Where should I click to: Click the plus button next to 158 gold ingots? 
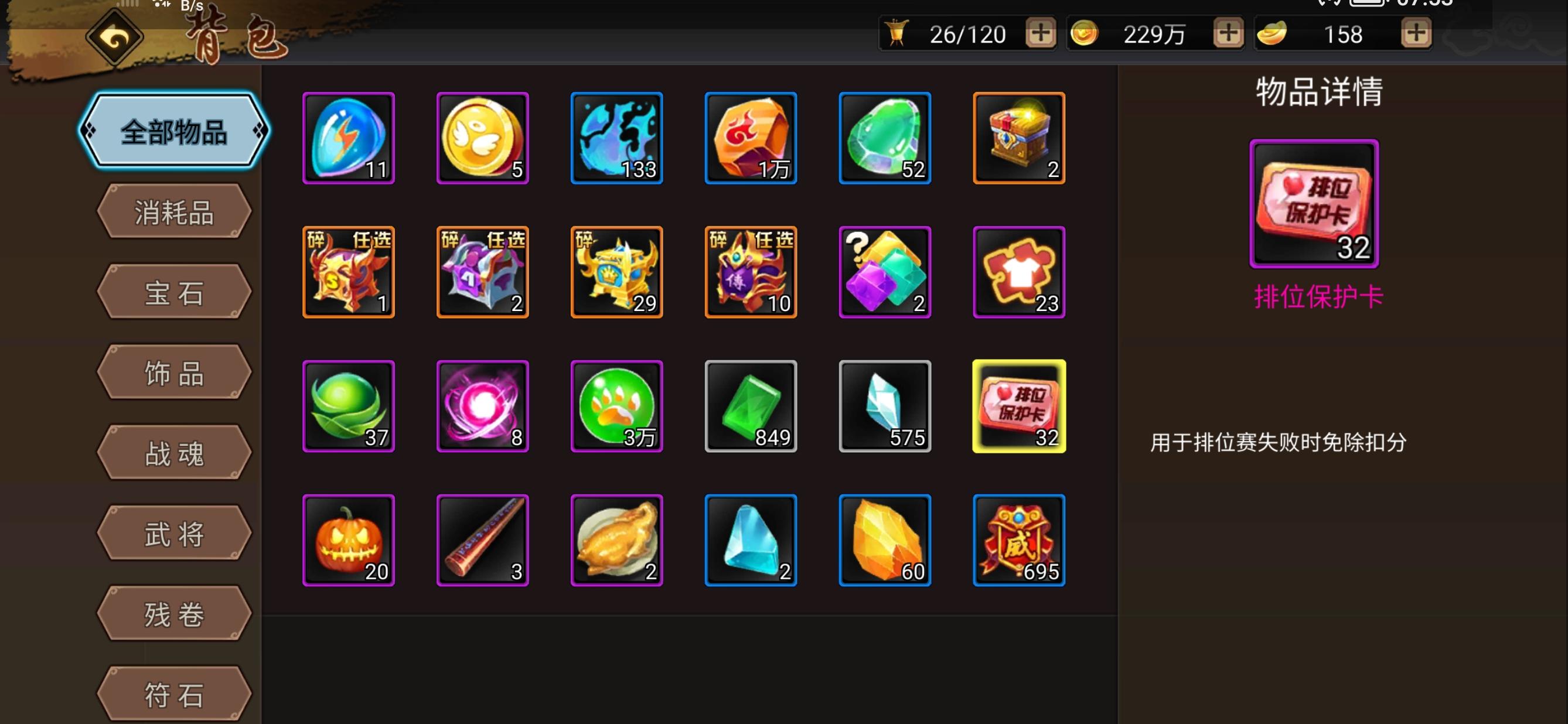(1415, 35)
